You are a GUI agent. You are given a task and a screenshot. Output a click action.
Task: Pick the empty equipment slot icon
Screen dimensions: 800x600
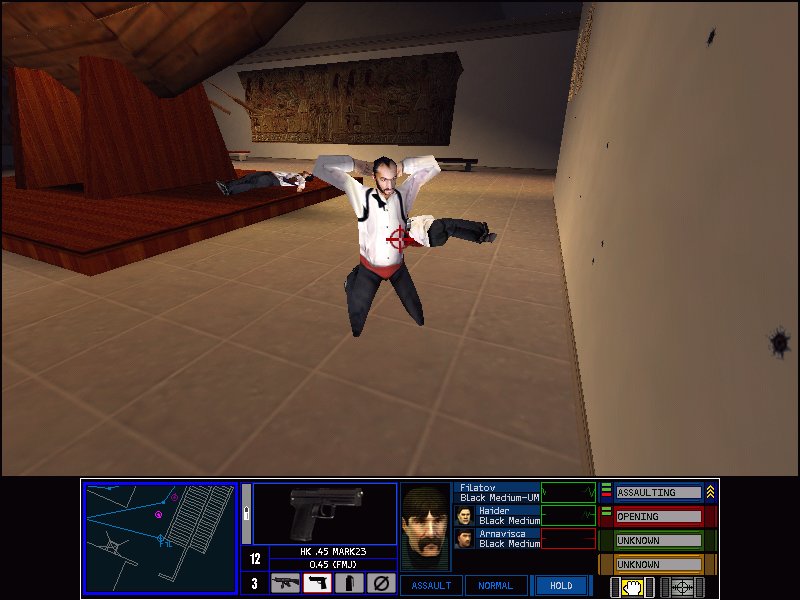[380, 583]
